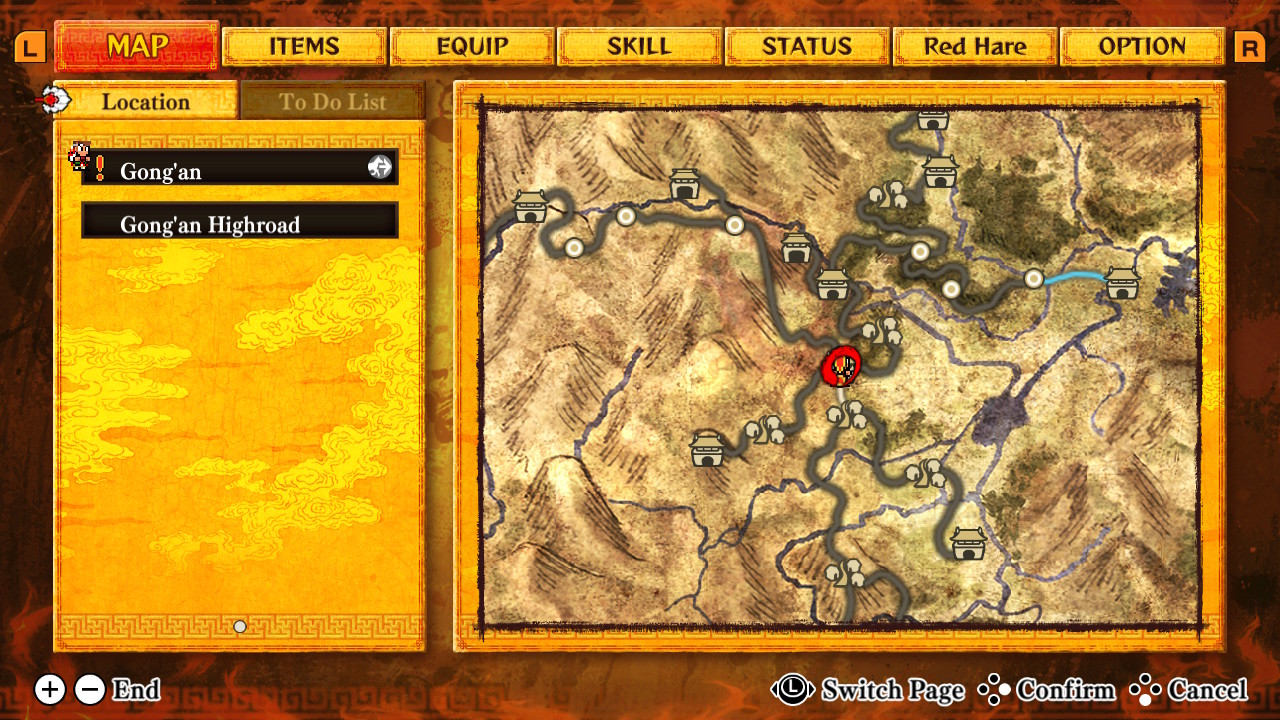This screenshot has height=720, width=1280.
Task: Click the red current-location marker on the map
Action: point(842,368)
